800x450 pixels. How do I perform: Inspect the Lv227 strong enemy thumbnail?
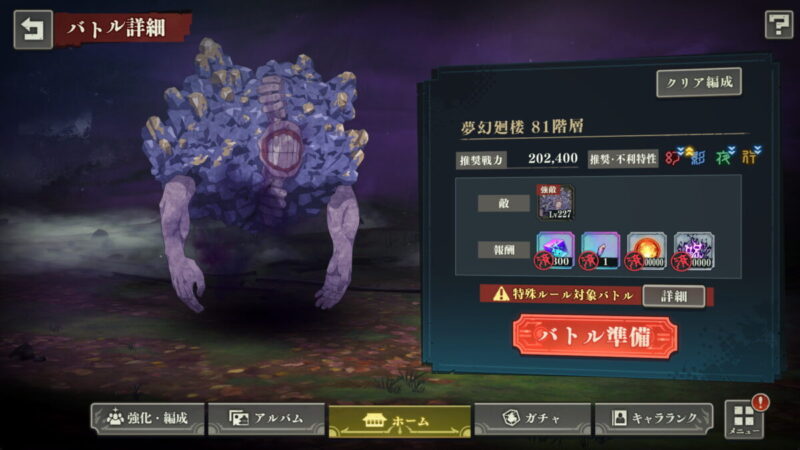pos(555,201)
